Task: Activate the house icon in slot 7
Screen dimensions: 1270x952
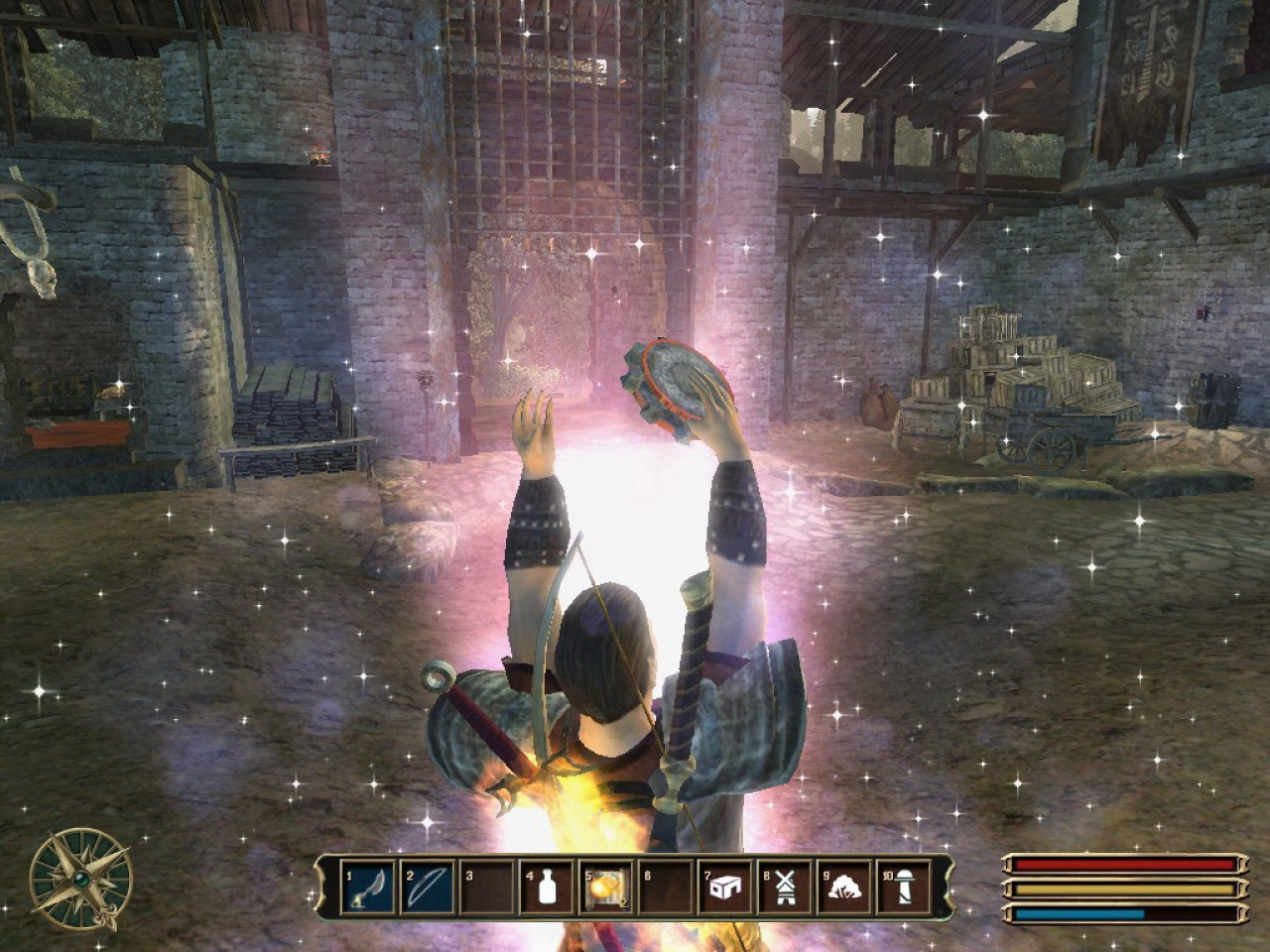Action: (x=722, y=887)
